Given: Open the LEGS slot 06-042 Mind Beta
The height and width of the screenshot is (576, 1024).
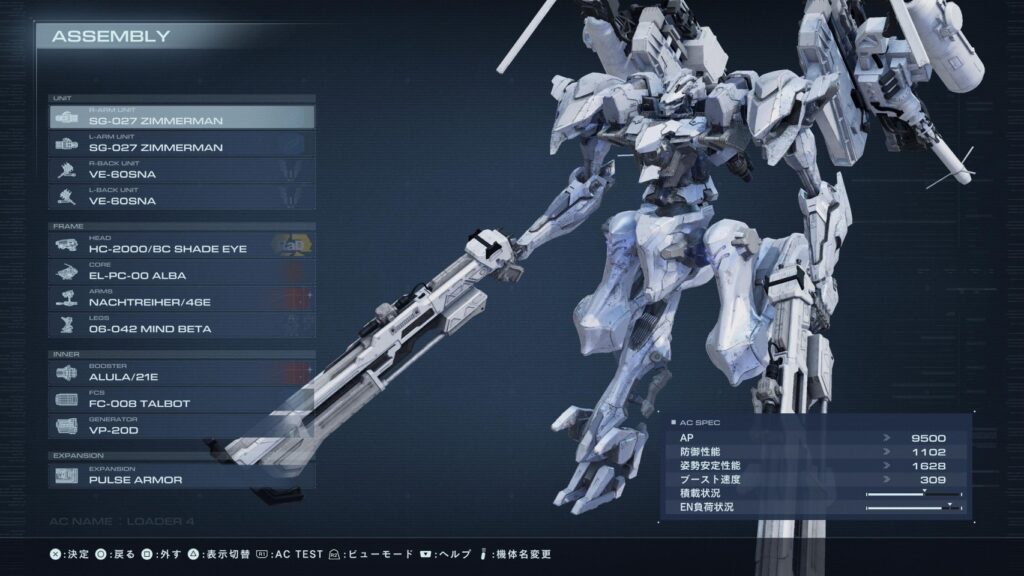Looking at the screenshot, I should pos(181,325).
